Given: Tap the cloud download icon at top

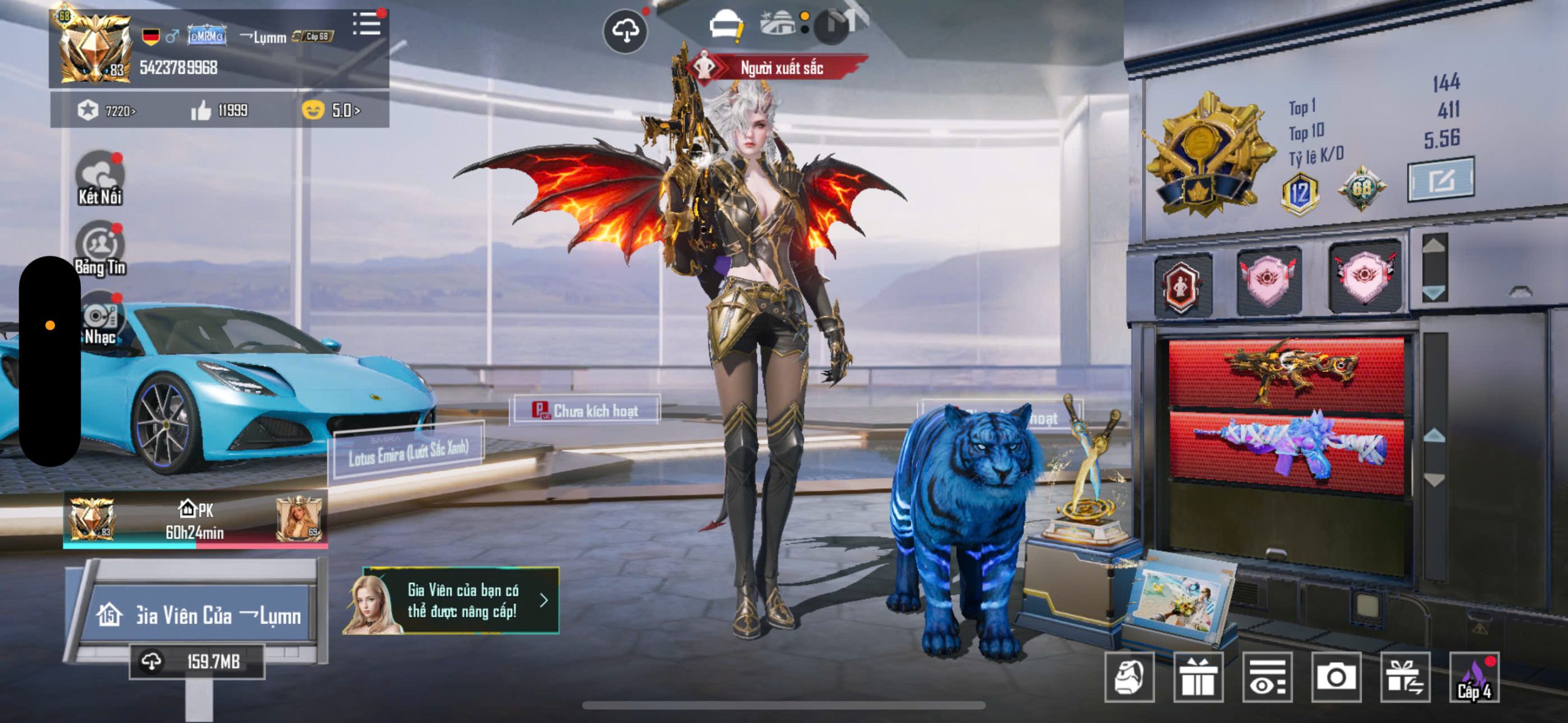Looking at the screenshot, I should 625,31.
